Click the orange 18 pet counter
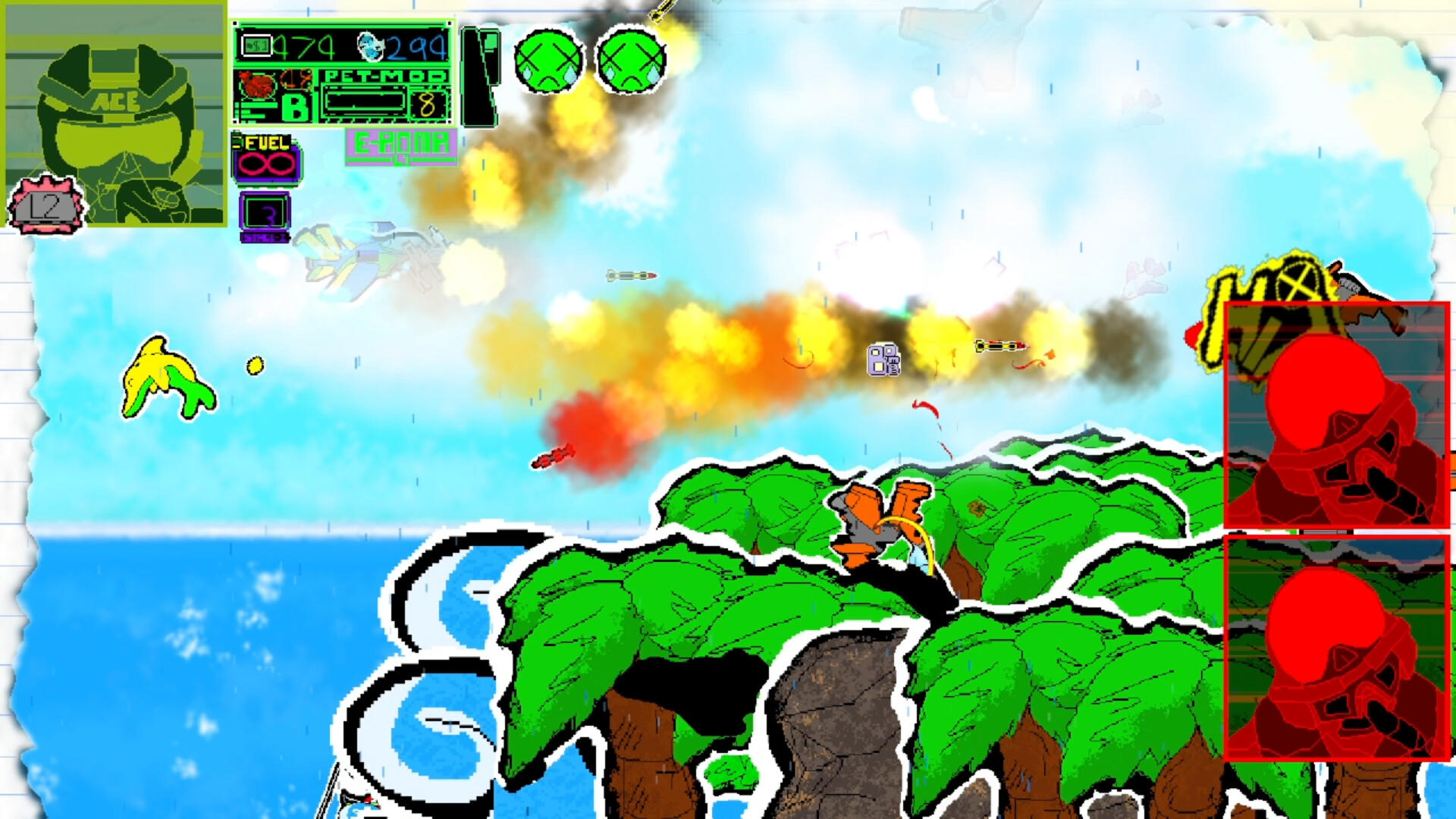Viewport: 1456px width, 819px height. pos(295,78)
